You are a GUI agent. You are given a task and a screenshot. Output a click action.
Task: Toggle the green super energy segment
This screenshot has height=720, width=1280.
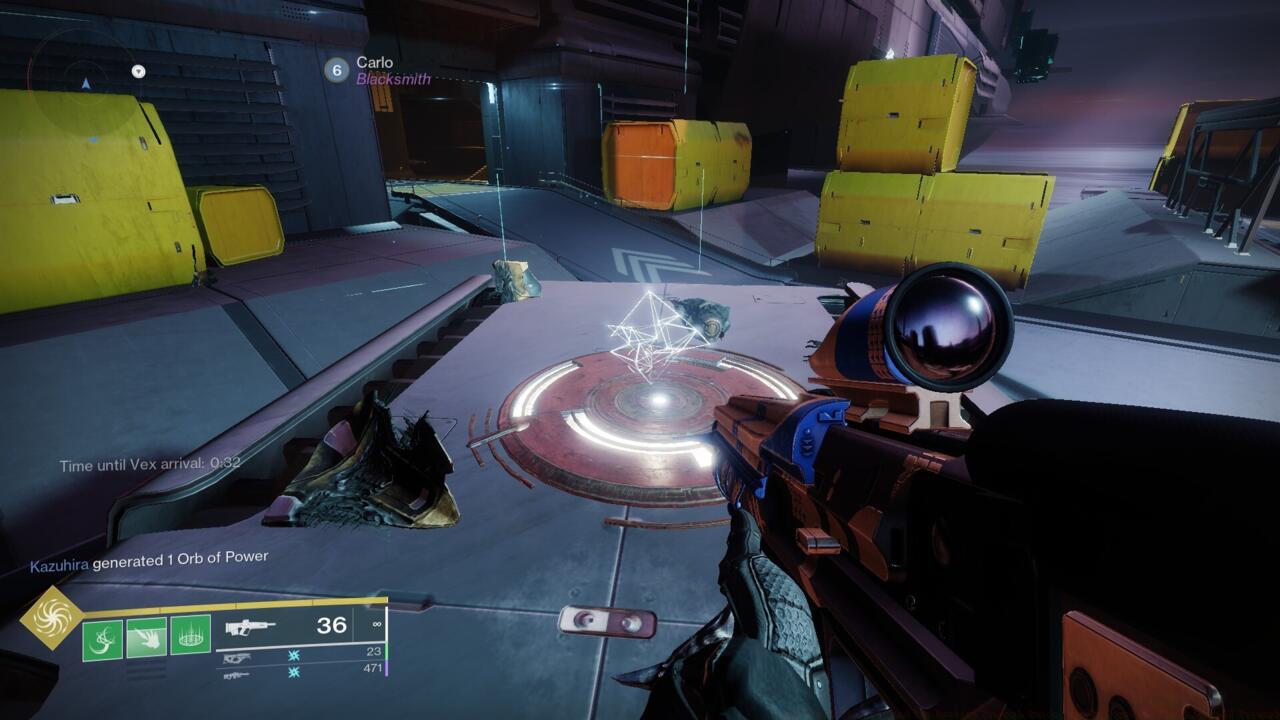coord(387,650)
